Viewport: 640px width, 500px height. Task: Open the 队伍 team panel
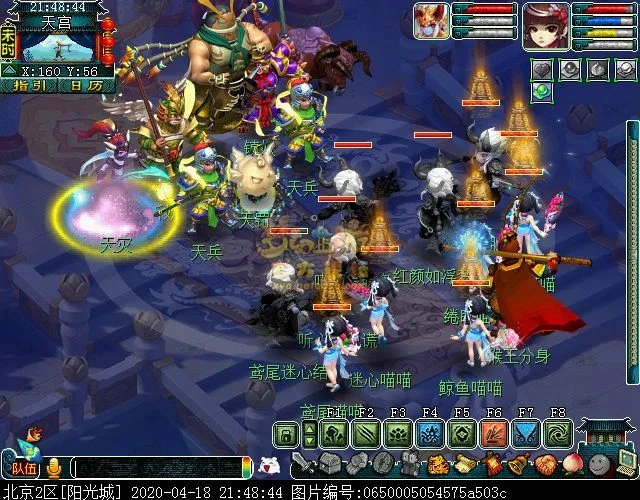click(x=22, y=466)
